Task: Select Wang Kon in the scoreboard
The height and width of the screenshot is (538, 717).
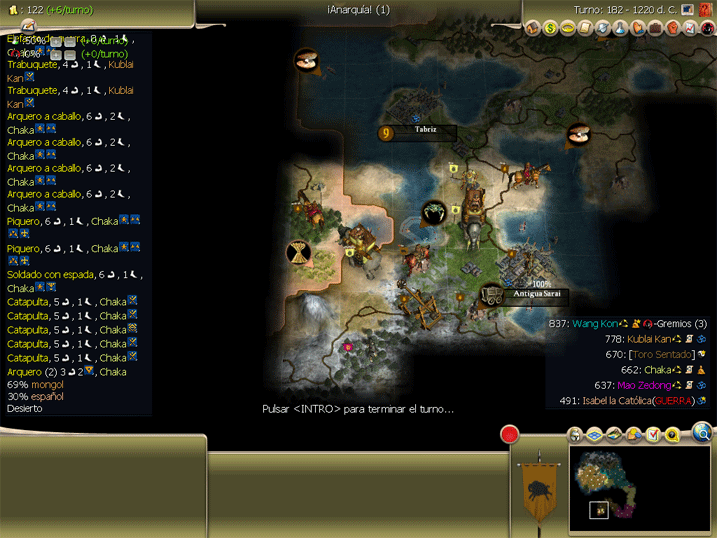Action: (x=594, y=324)
